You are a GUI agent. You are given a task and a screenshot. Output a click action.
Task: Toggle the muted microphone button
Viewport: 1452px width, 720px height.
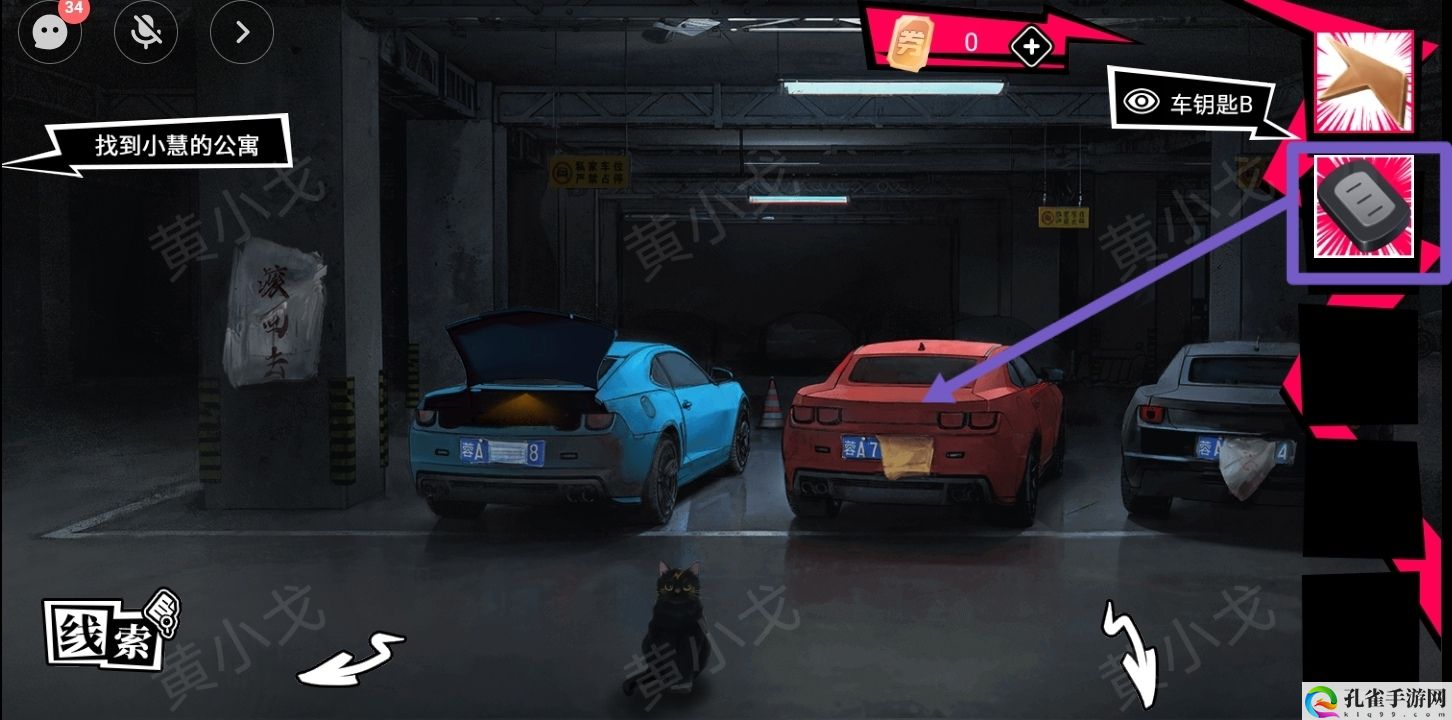(x=146, y=32)
